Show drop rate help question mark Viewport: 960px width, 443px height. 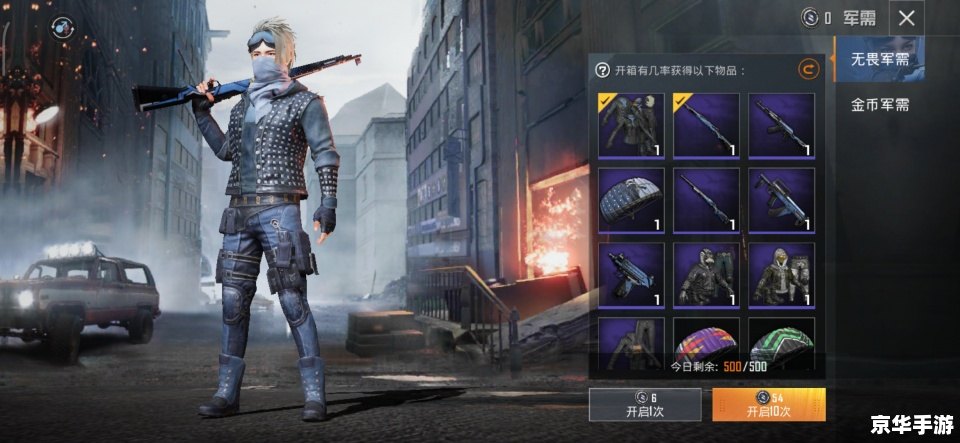tap(602, 70)
